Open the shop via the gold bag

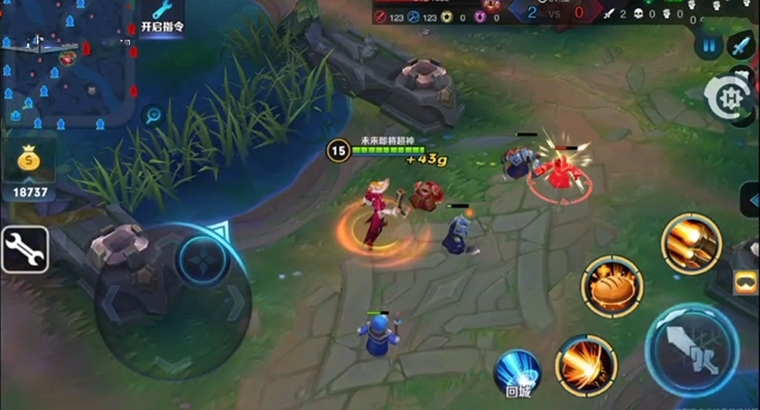point(29,160)
